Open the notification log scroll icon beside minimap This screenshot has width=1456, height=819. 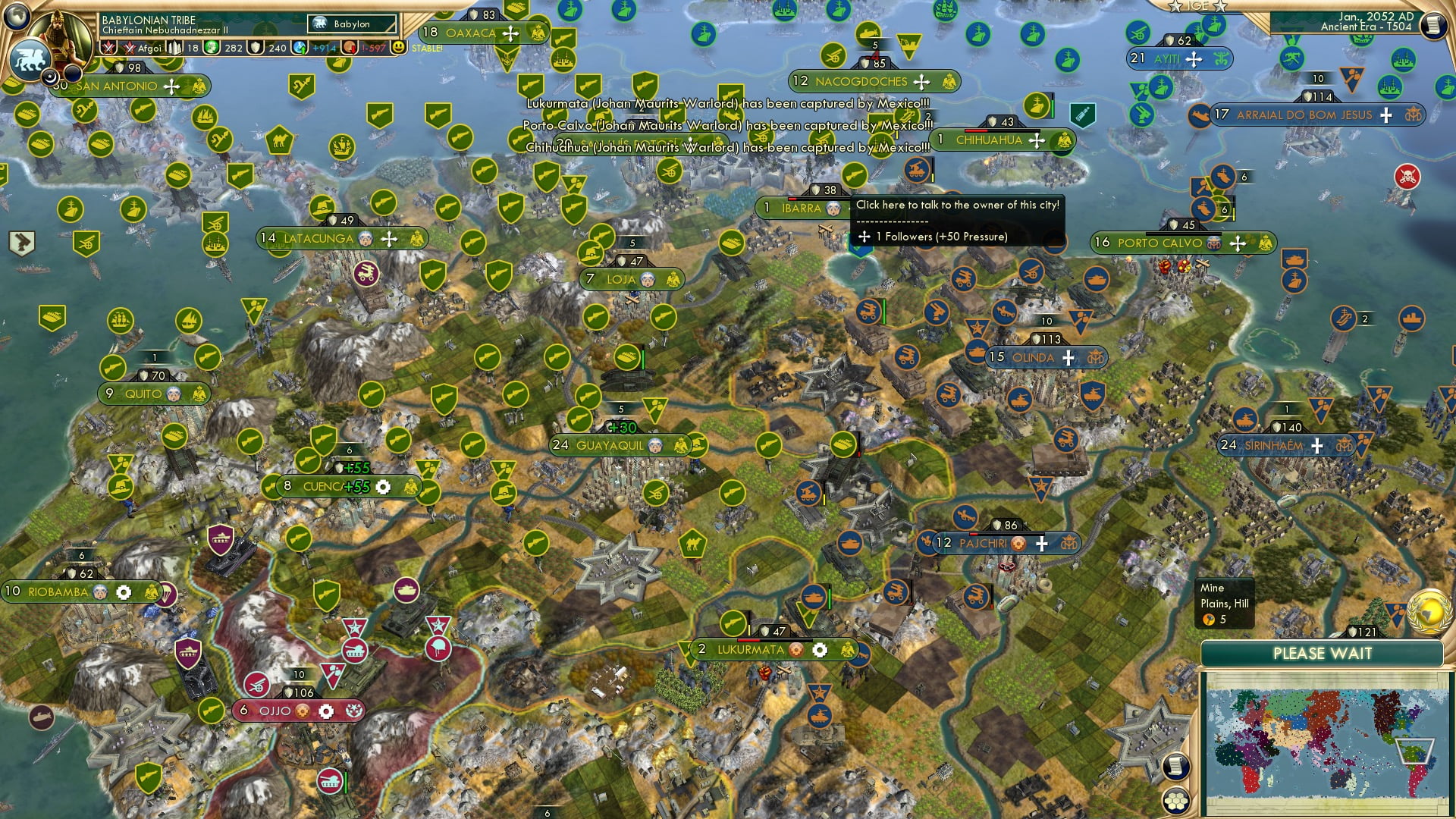1176,767
